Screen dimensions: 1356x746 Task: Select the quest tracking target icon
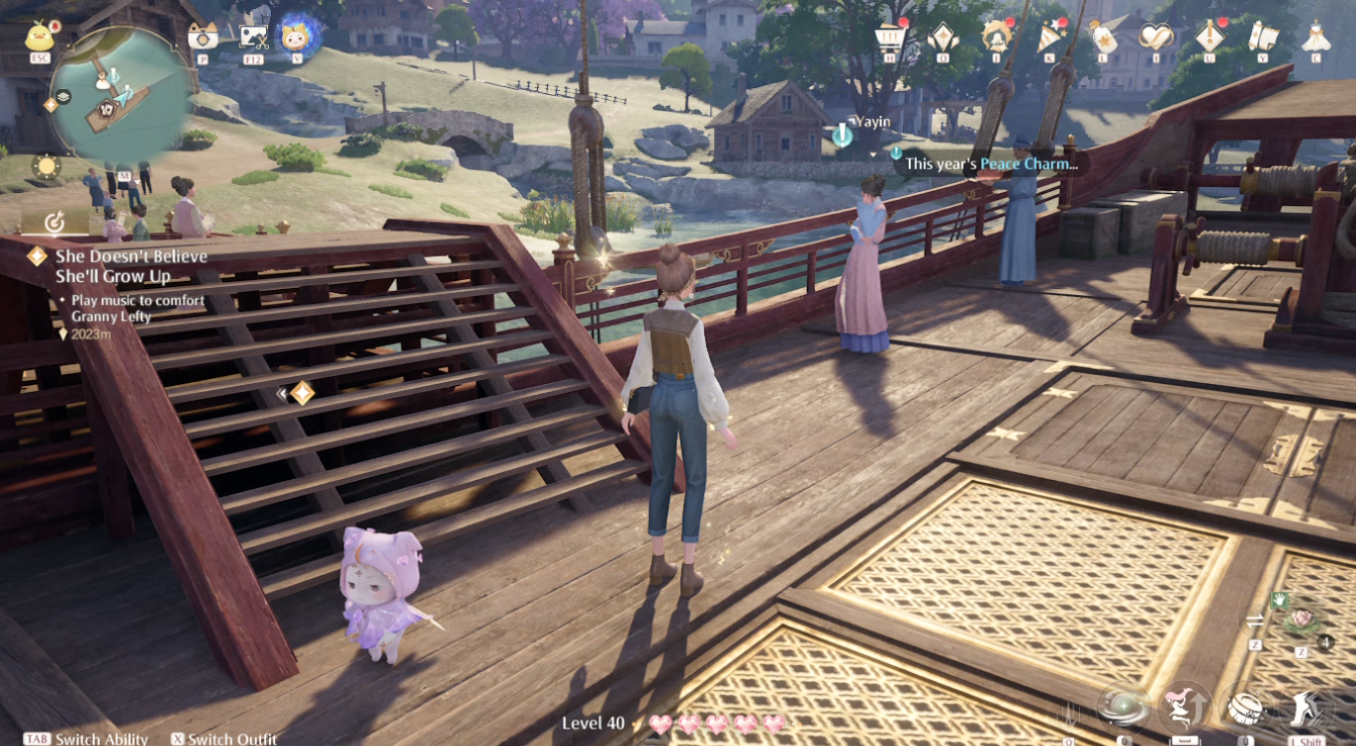coord(55,221)
